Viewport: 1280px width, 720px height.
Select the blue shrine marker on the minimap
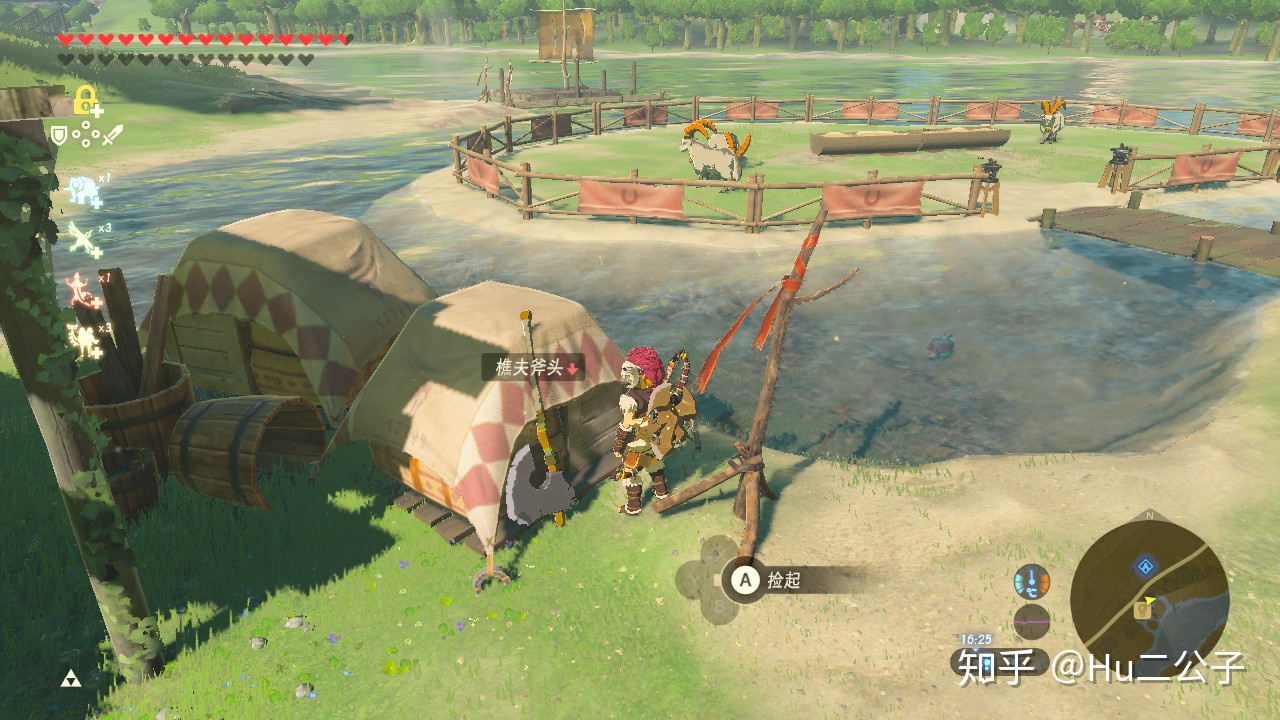[1144, 567]
